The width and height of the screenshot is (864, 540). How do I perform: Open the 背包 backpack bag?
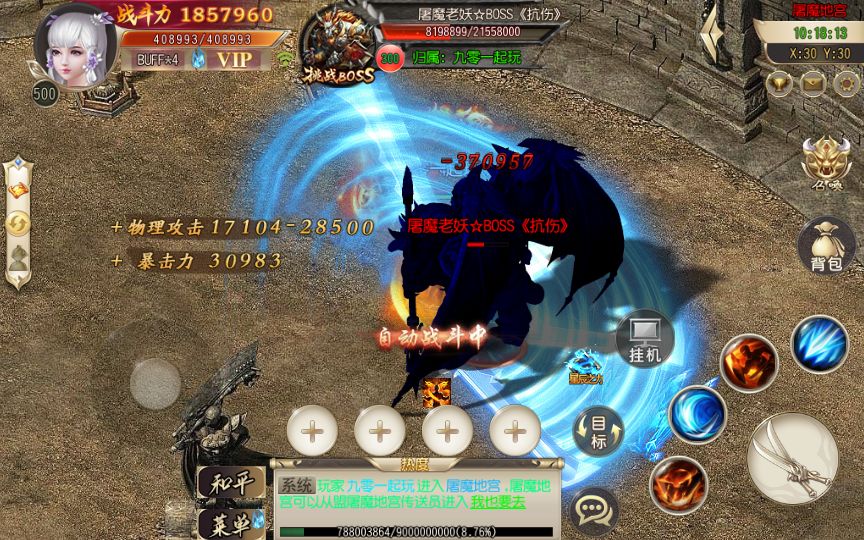coord(827,245)
